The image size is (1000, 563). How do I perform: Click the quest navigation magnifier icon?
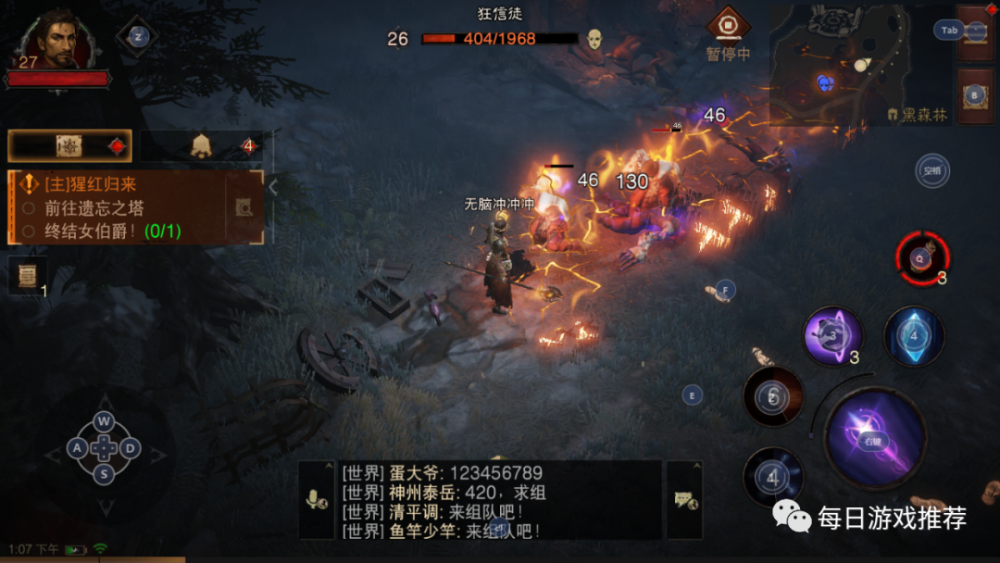coord(244,207)
